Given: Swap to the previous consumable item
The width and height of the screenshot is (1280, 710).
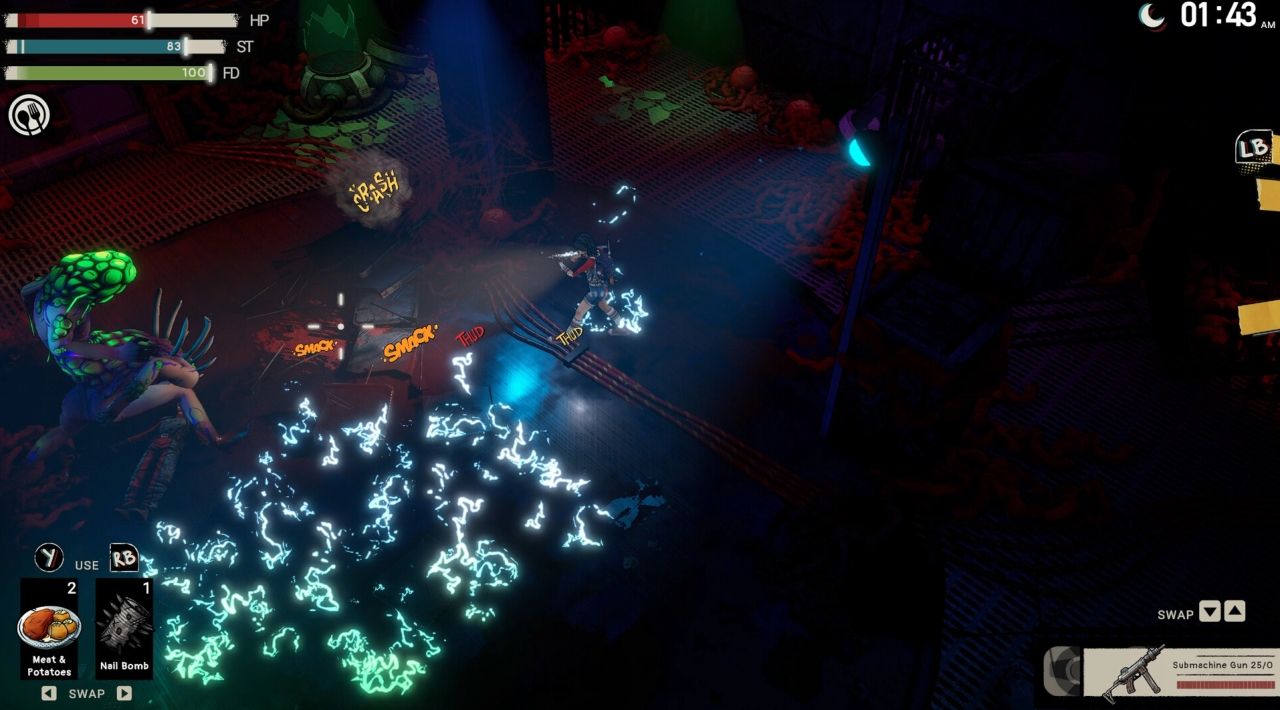Looking at the screenshot, I should 48,693.
